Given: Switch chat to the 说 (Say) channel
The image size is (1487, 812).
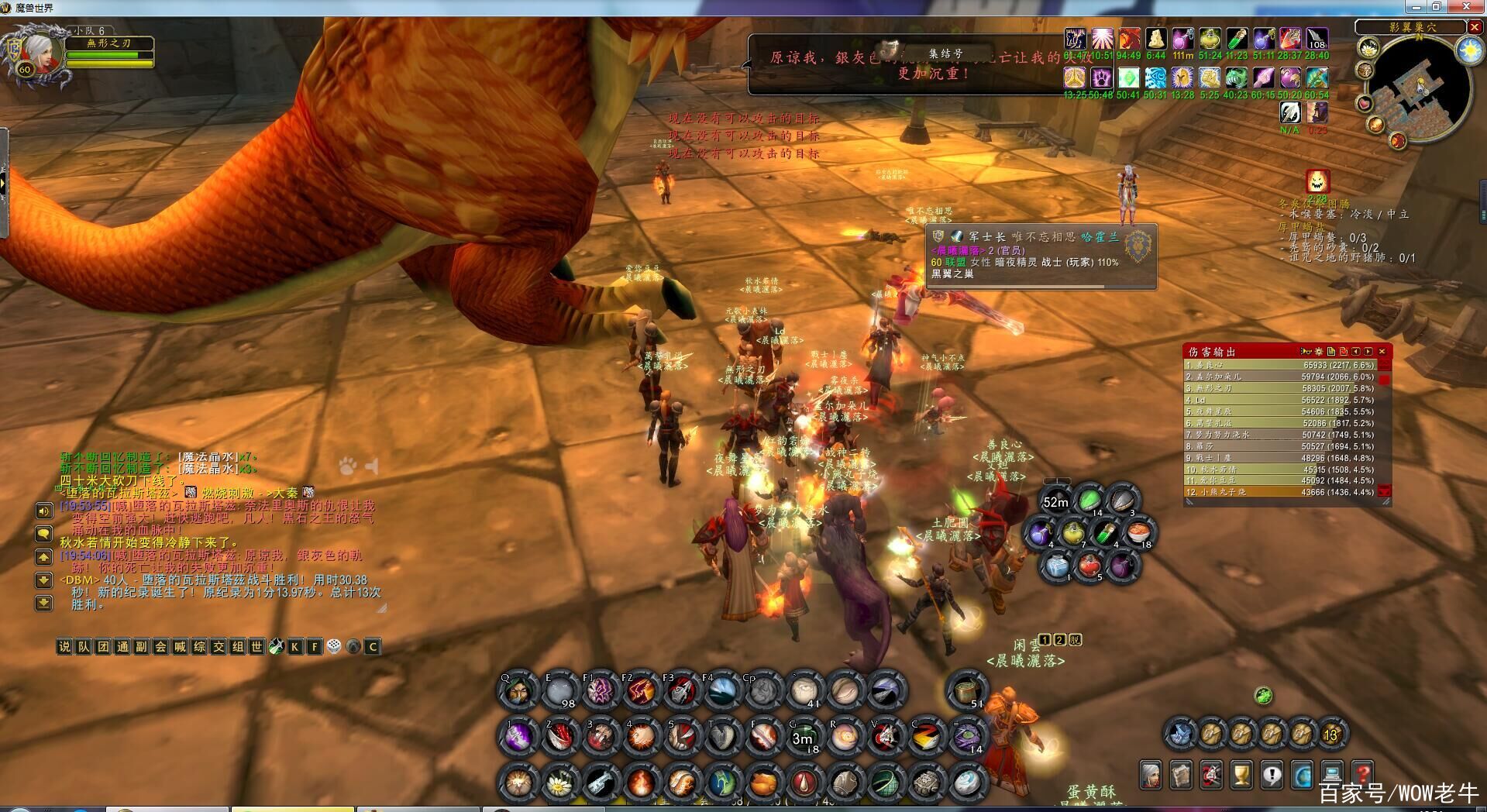Looking at the screenshot, I should pos(64,646).
